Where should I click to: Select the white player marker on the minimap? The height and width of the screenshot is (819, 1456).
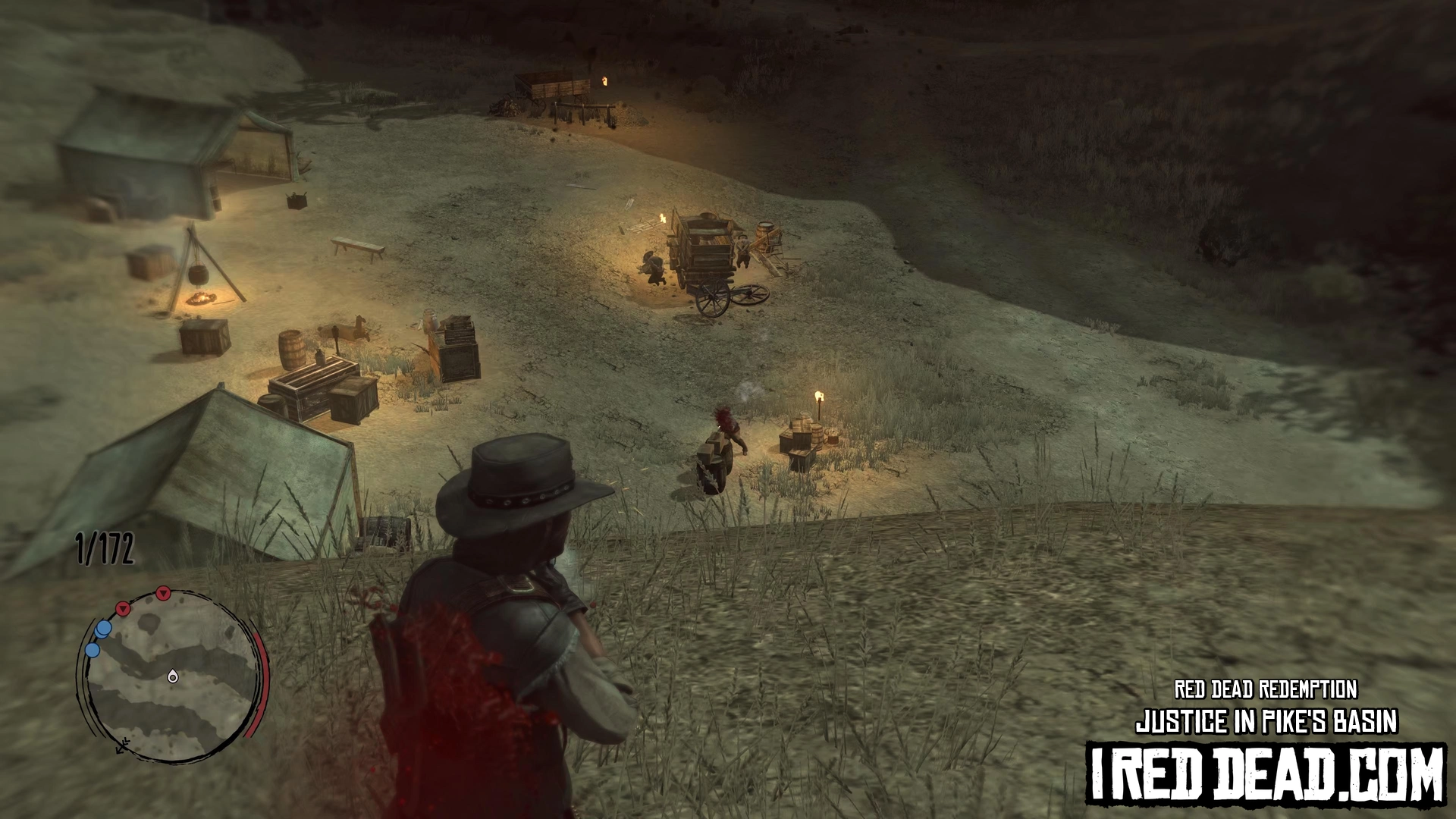(x=173, y=676)
